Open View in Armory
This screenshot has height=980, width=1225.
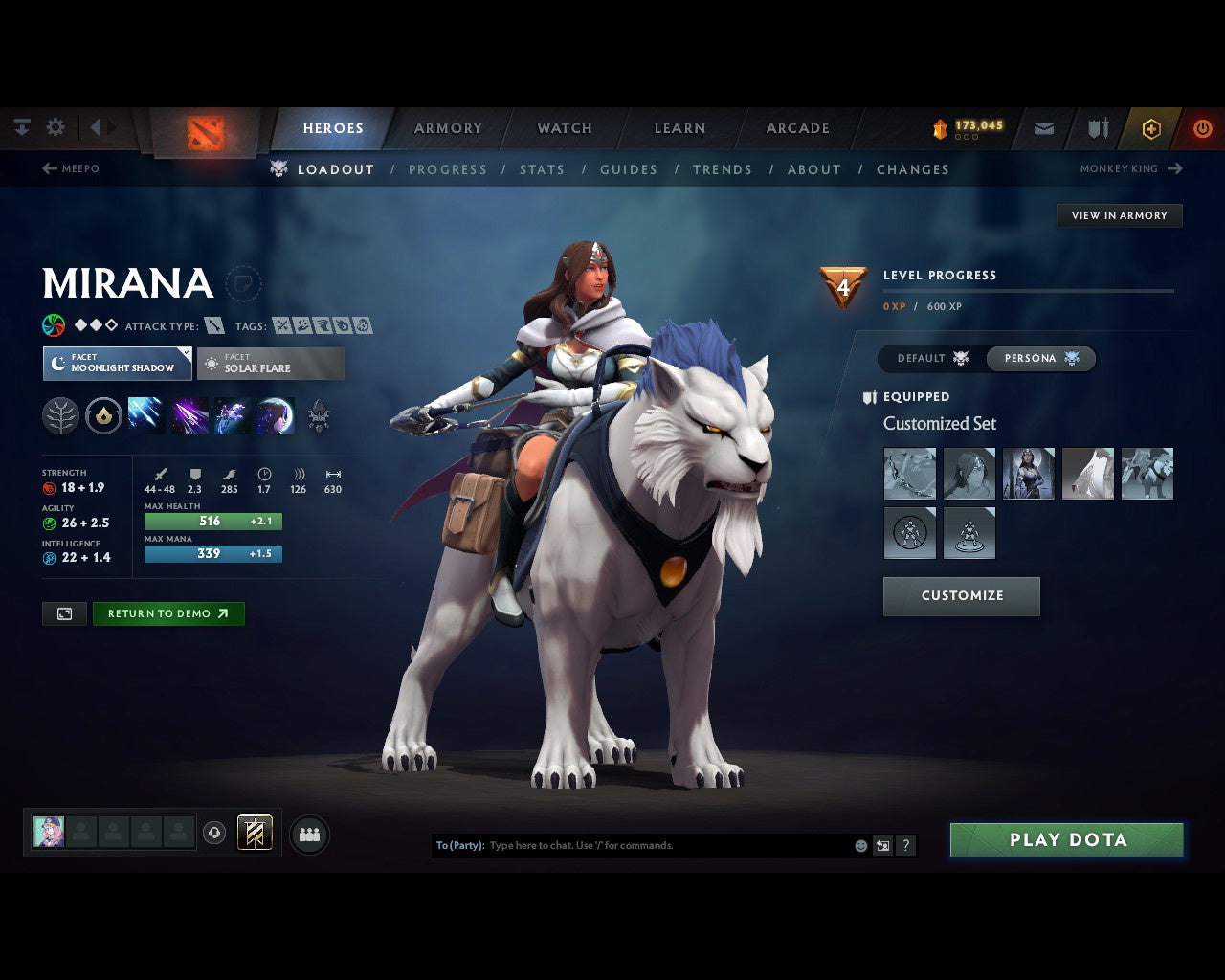pyautogui.click(x=1119, y=215)
